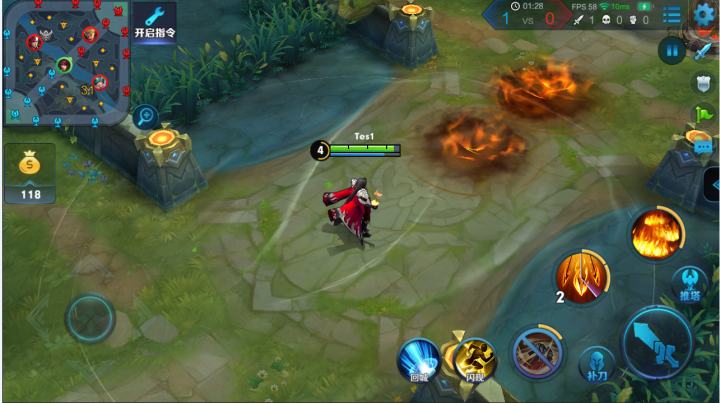Send the green flag gather signal
The image size is (720, 403).
coord(703,112)
